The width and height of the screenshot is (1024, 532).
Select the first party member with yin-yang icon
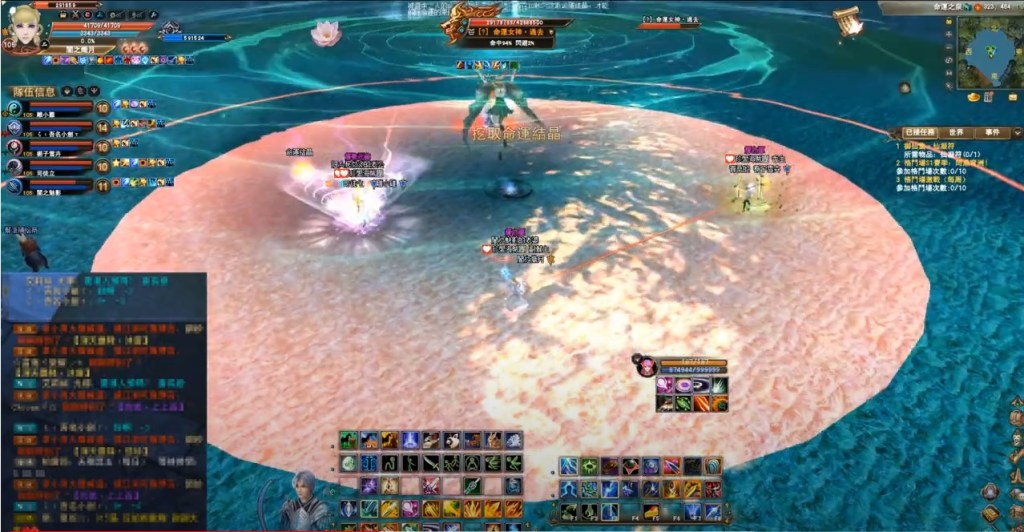(x=15, y=108)
